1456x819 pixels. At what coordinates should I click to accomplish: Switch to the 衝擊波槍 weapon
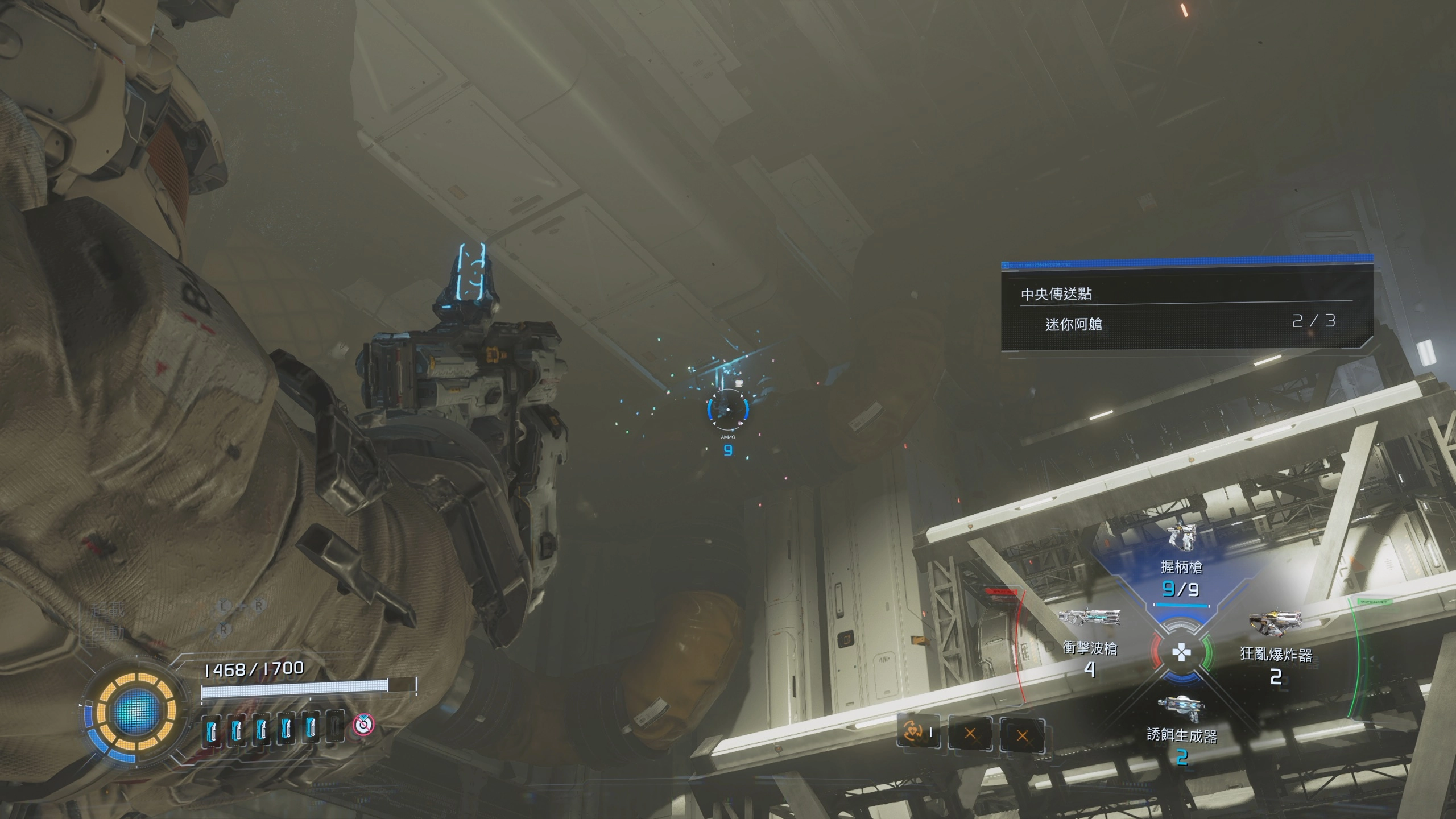(1090, 643)
